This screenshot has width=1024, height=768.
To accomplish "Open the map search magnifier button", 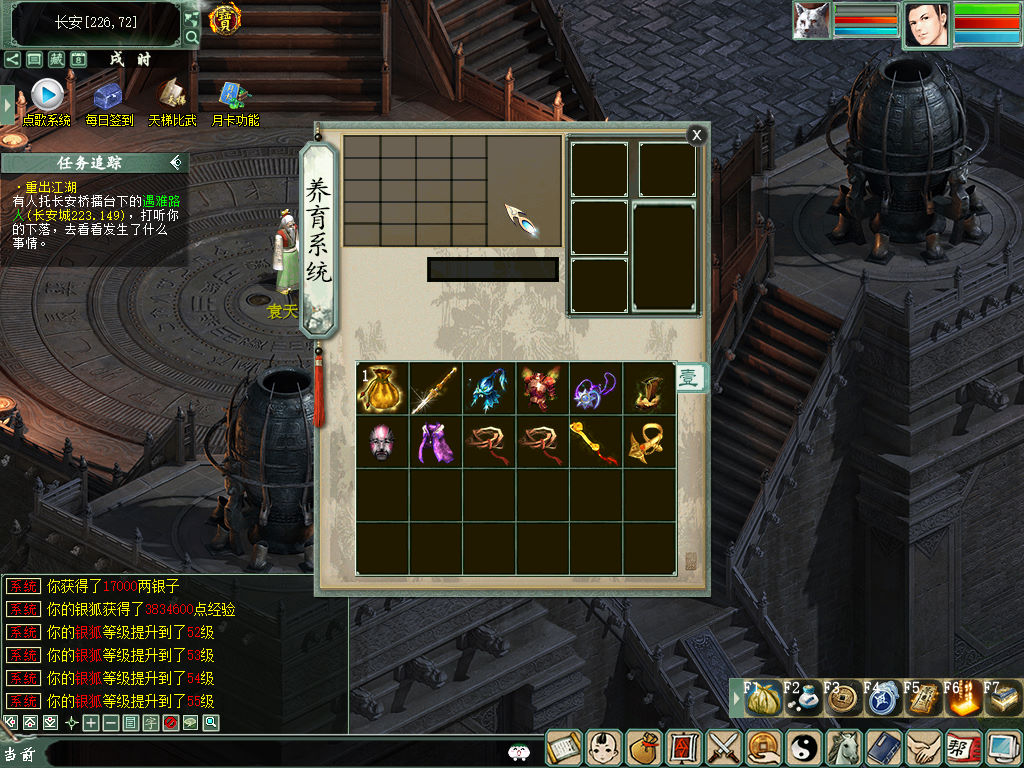I will 191,38.
